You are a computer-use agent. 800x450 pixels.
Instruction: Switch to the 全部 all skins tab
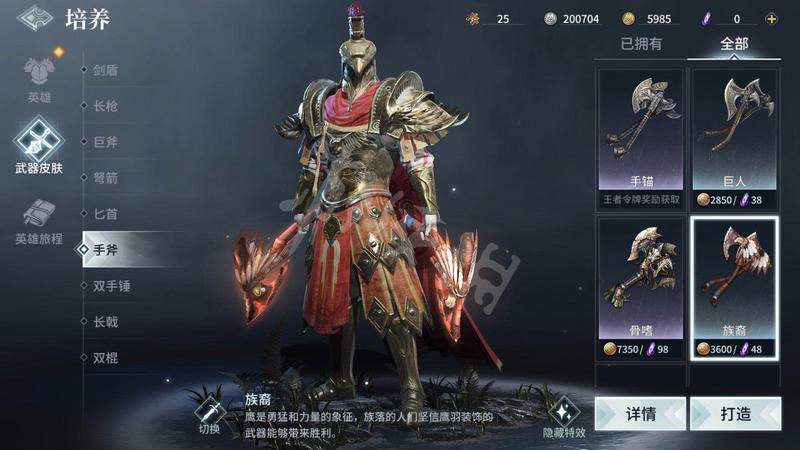tap(733, 44)
